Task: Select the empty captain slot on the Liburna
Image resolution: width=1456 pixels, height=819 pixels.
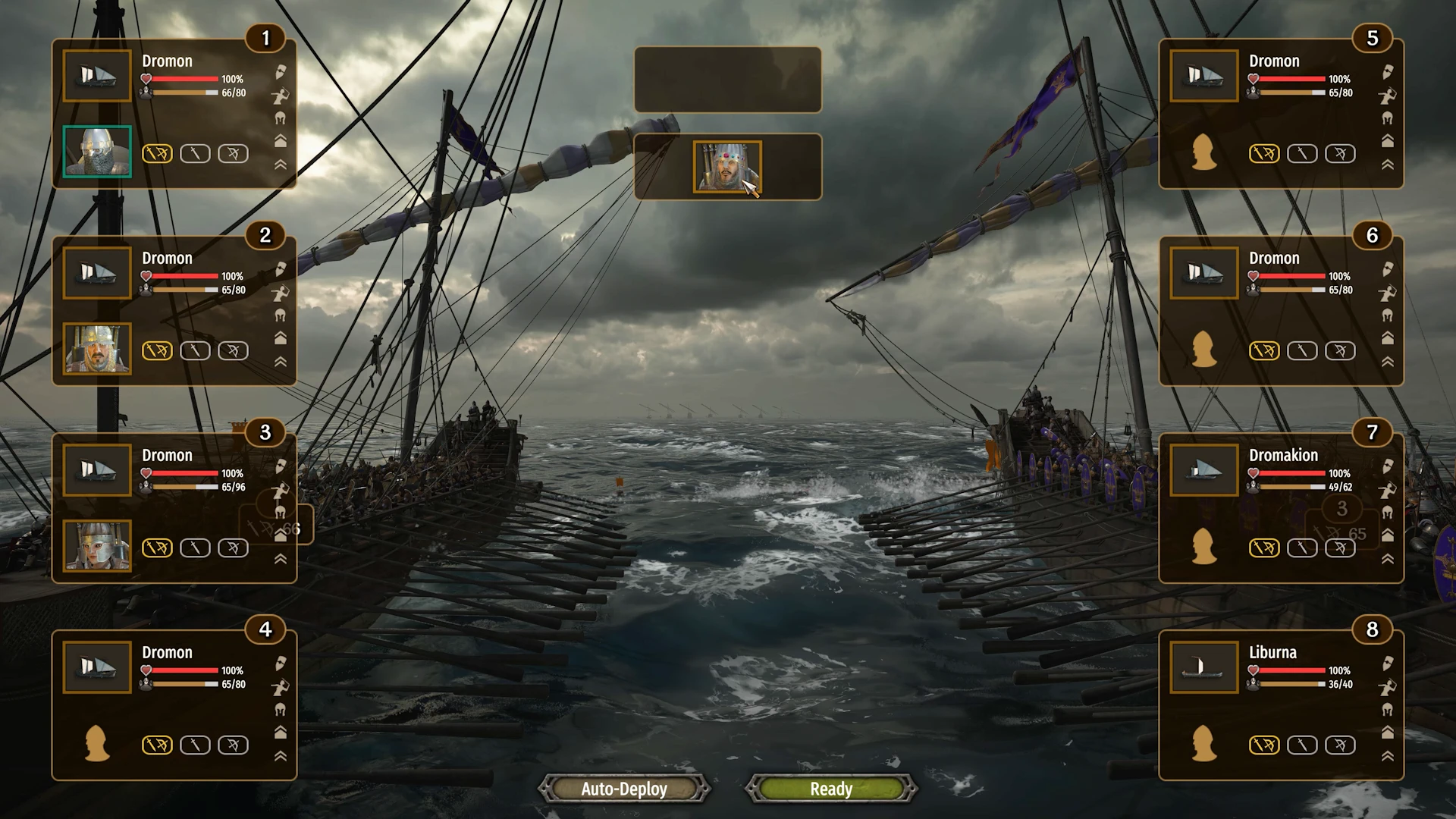Action: [1203, 743]
